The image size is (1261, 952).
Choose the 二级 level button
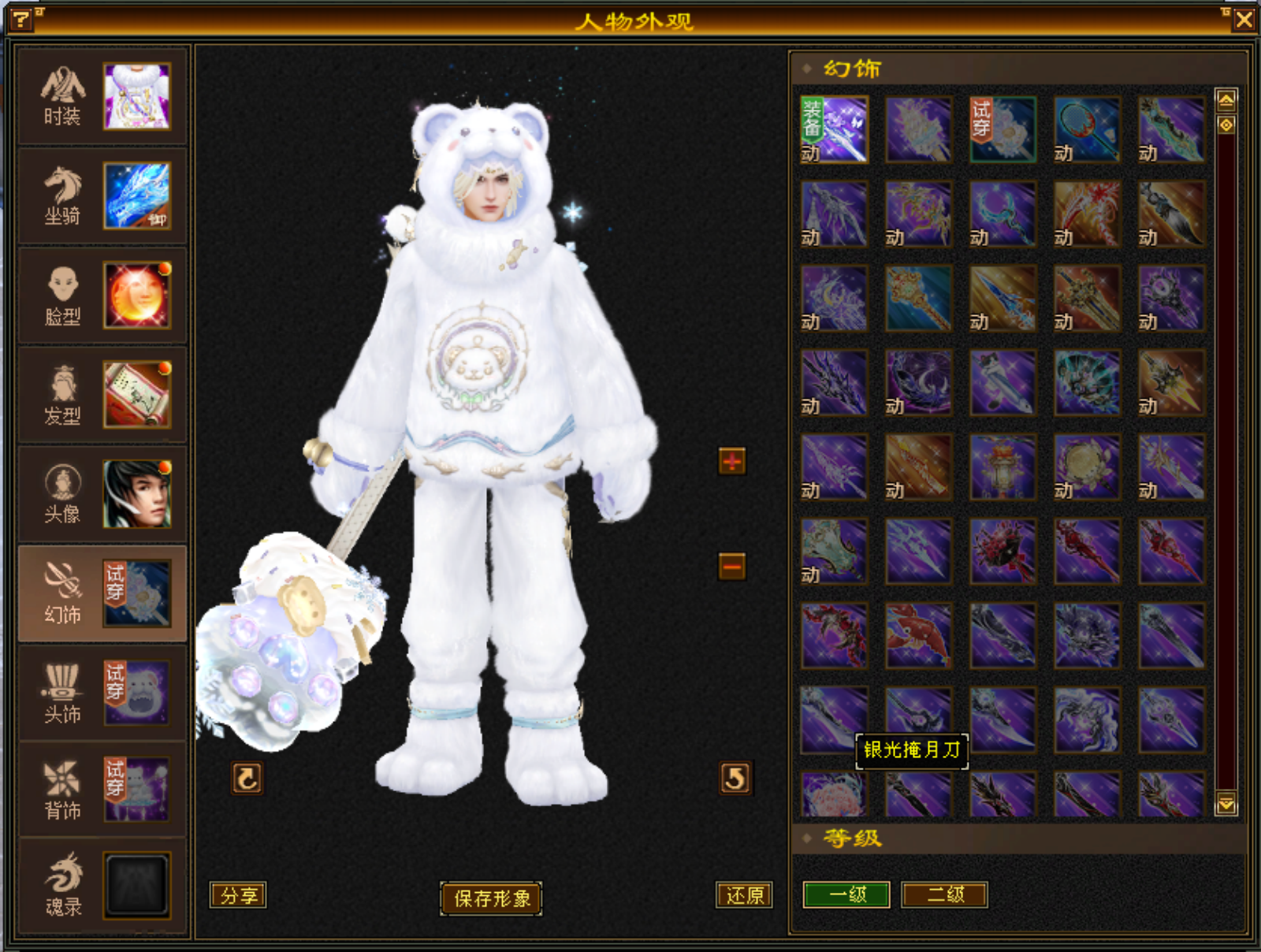944,894
